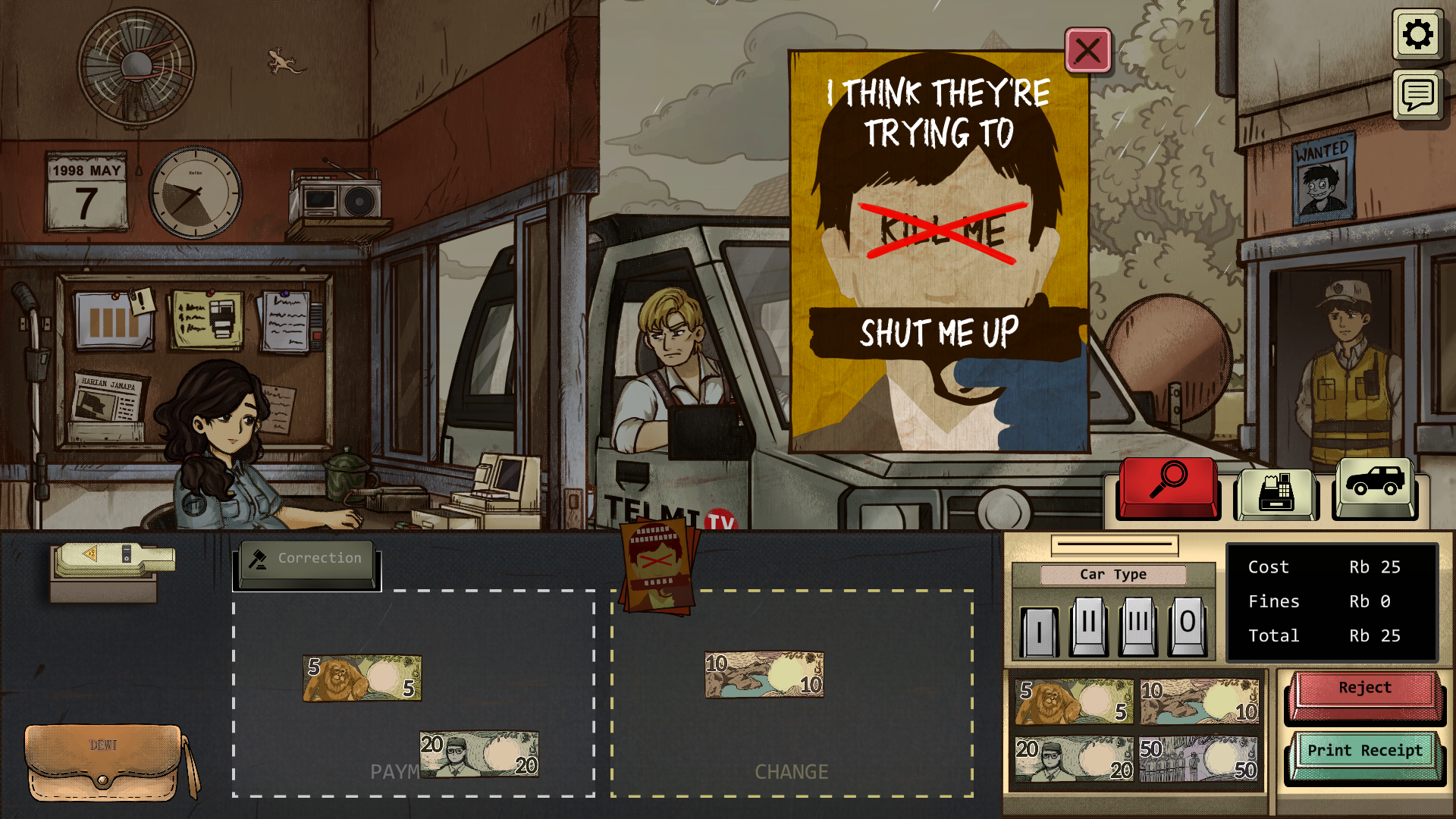Viewport: 1456px width, 819px height.
Task: Take a 5 note from the register
Action: (1074, 701)
